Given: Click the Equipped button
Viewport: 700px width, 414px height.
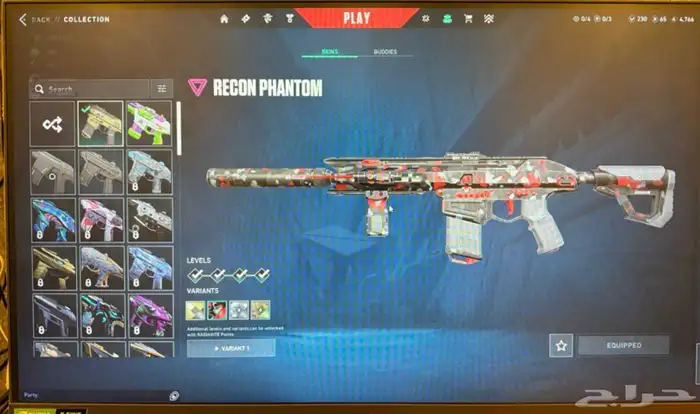Looking at the screenshot, I should (622, 345).
